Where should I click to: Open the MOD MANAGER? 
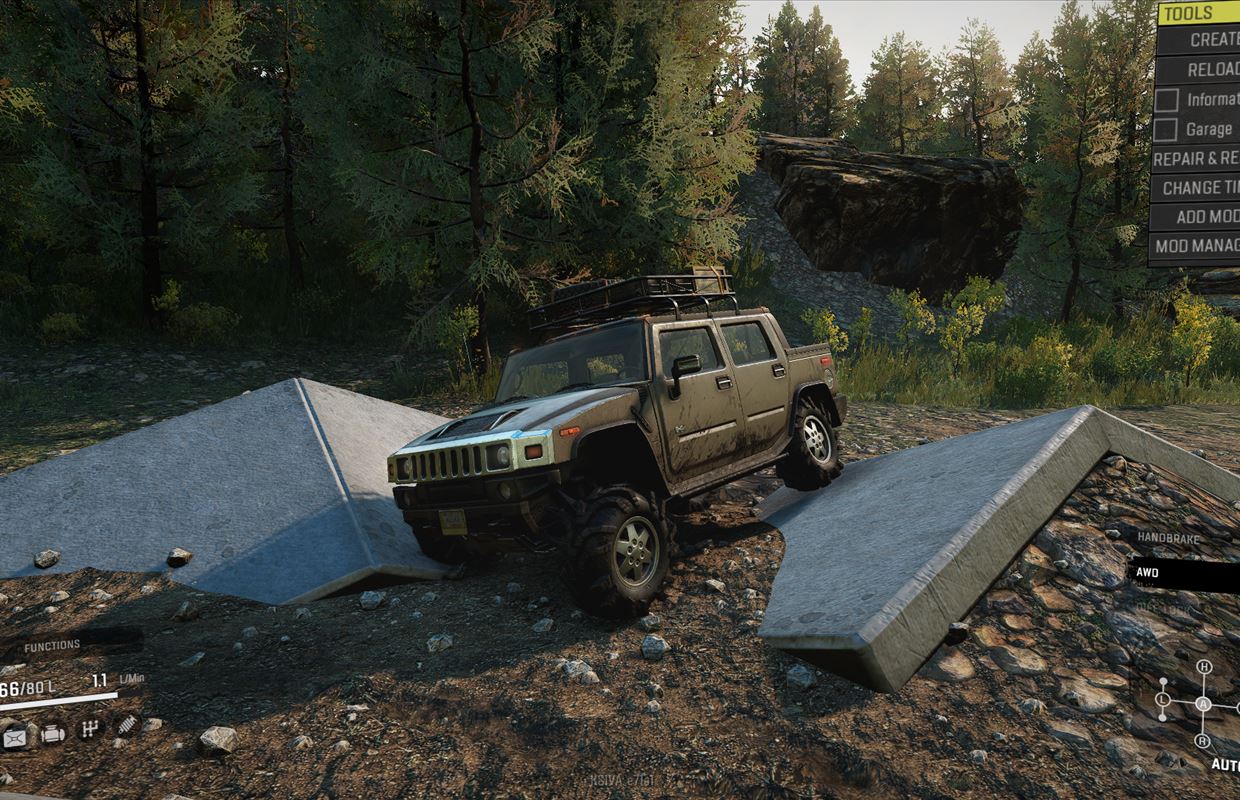tap(1196, 245)
